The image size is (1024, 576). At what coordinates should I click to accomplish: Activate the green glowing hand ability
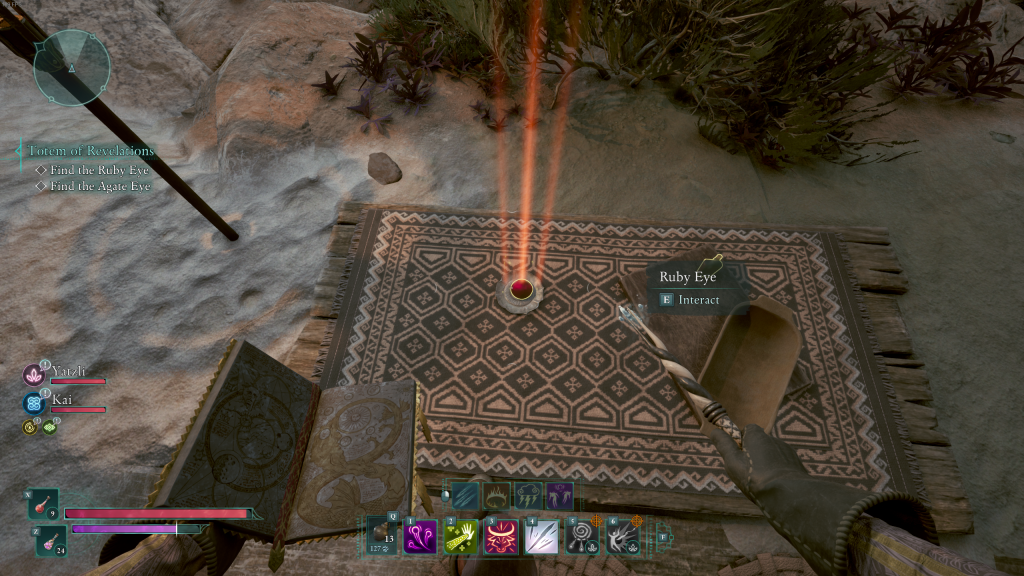click(x=460, y=537)
